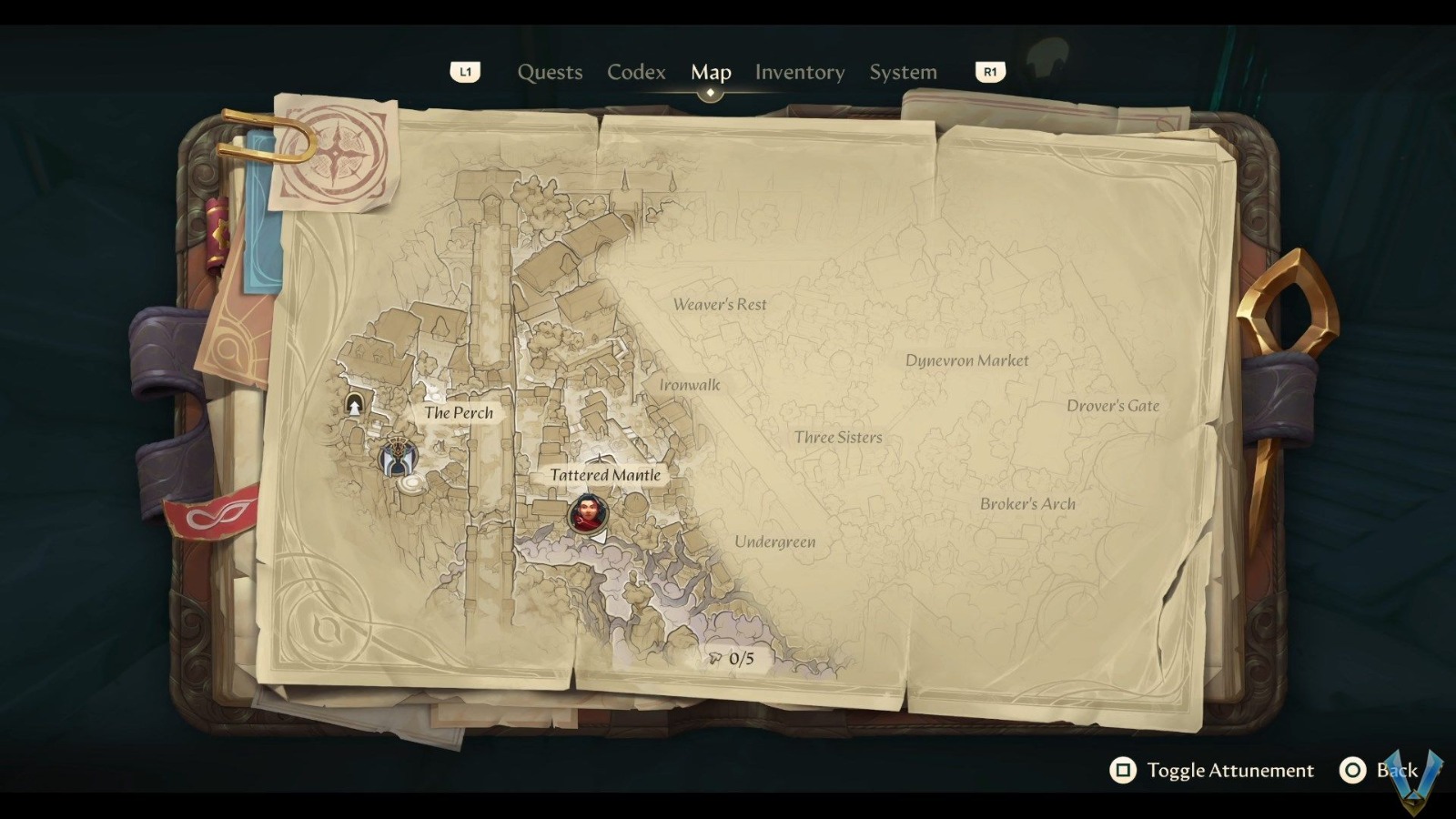Go Back from the map screen
The image size is (1456, 819).
tap(1380, 771)
